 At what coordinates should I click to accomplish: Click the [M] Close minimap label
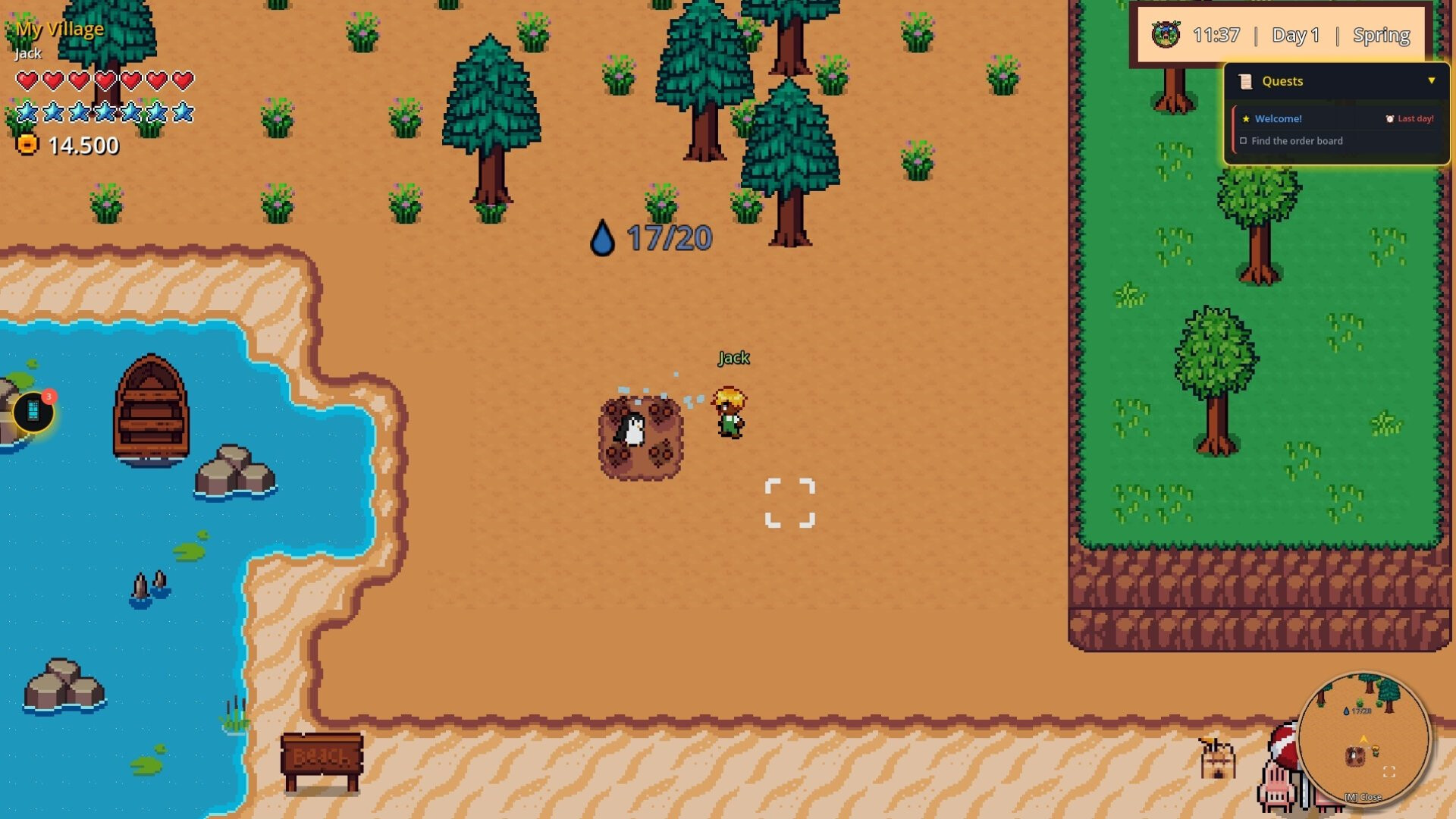pyautogui.click(x=1363, y=799)
